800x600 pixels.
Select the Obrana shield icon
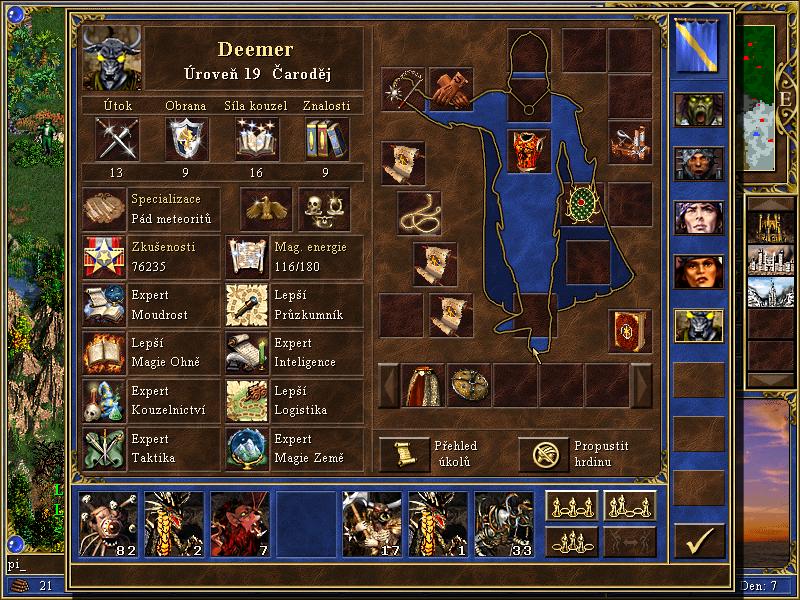click(187, 138)
